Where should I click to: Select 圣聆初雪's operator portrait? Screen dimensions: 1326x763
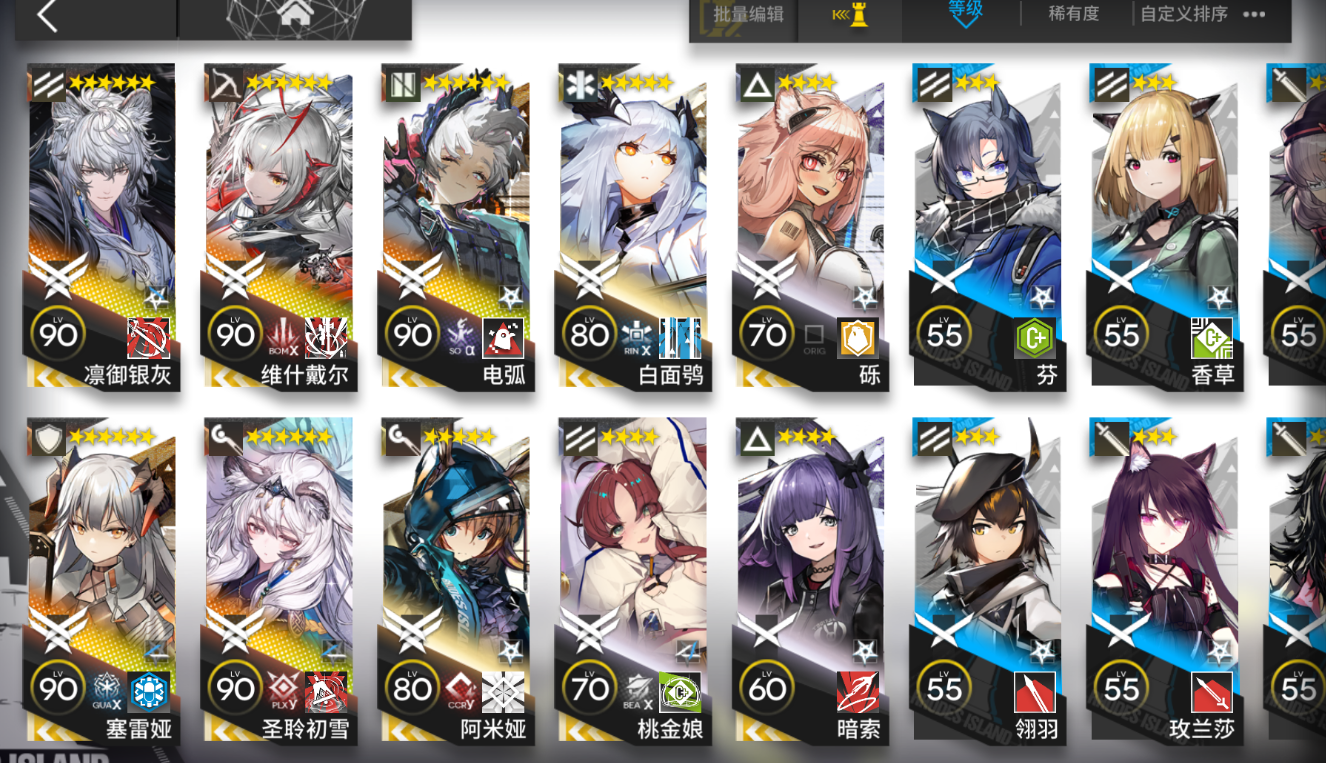(x=277, y=540)
